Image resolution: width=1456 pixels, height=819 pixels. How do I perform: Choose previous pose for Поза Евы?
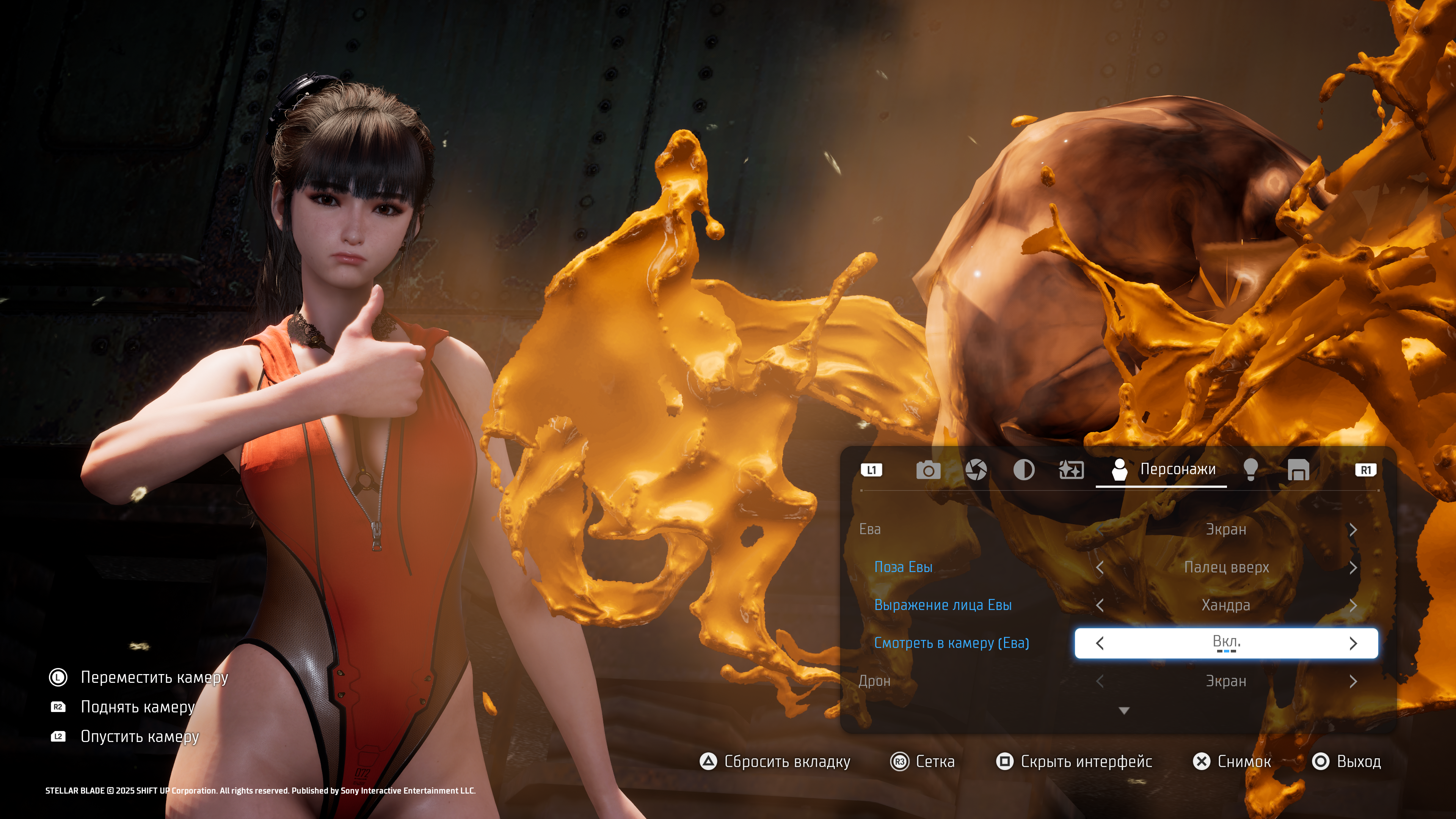pyautogui.click(x=1100, y=567)
